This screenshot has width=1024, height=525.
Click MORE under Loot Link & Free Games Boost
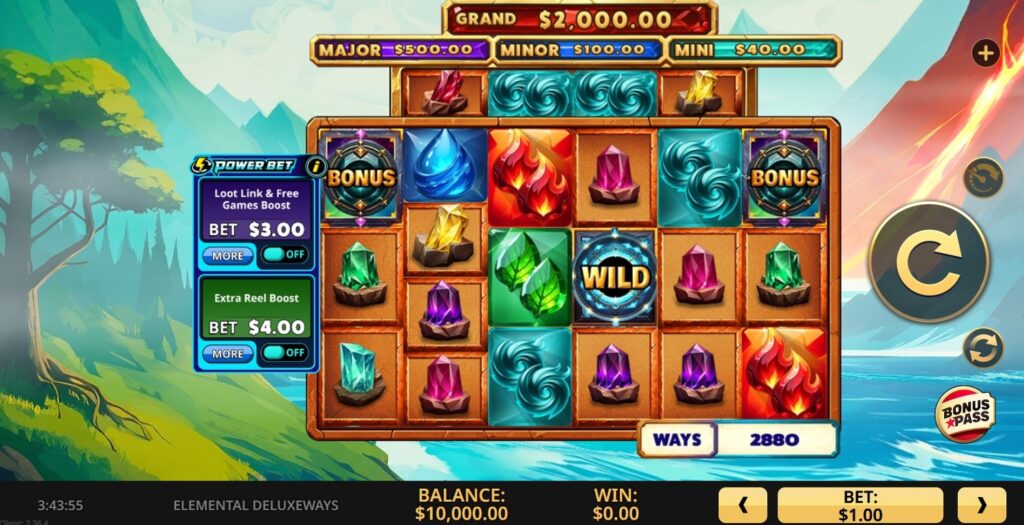point(228,256)
